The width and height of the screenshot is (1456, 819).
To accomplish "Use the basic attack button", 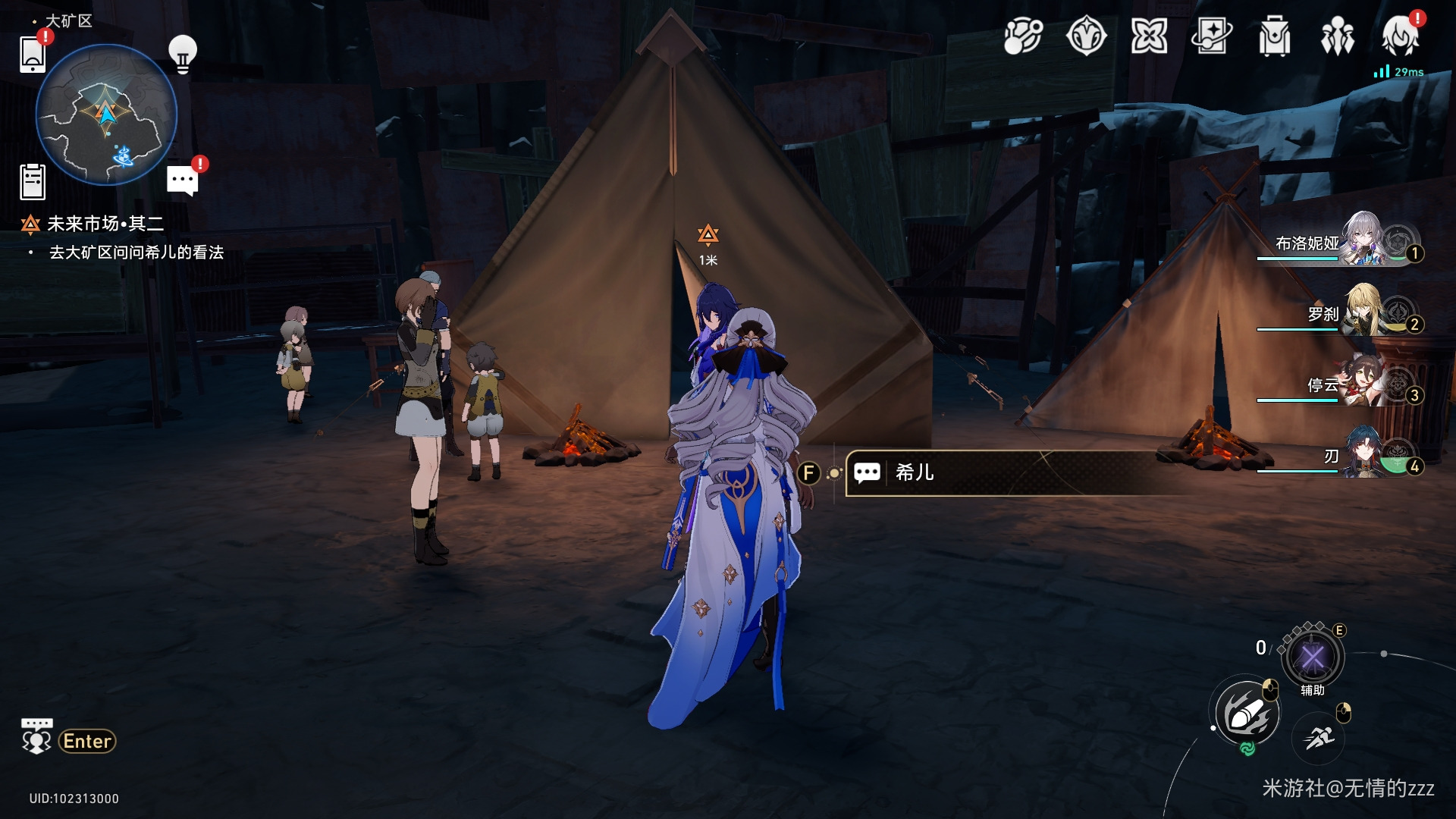I will pyautogui.click(x=1247, y=714).
